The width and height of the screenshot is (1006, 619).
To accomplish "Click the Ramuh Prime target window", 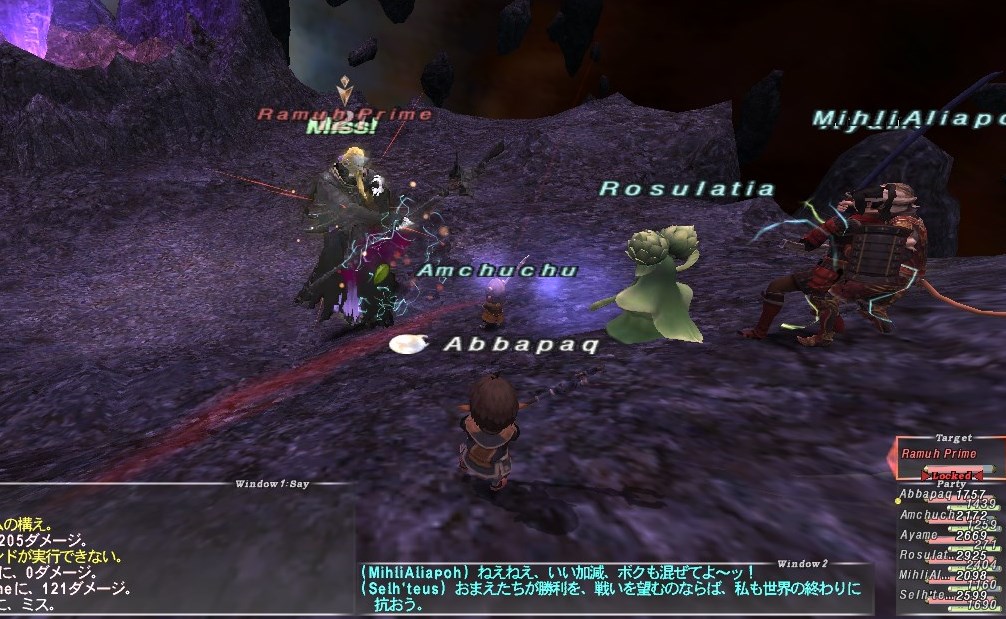I will point(949,453).
